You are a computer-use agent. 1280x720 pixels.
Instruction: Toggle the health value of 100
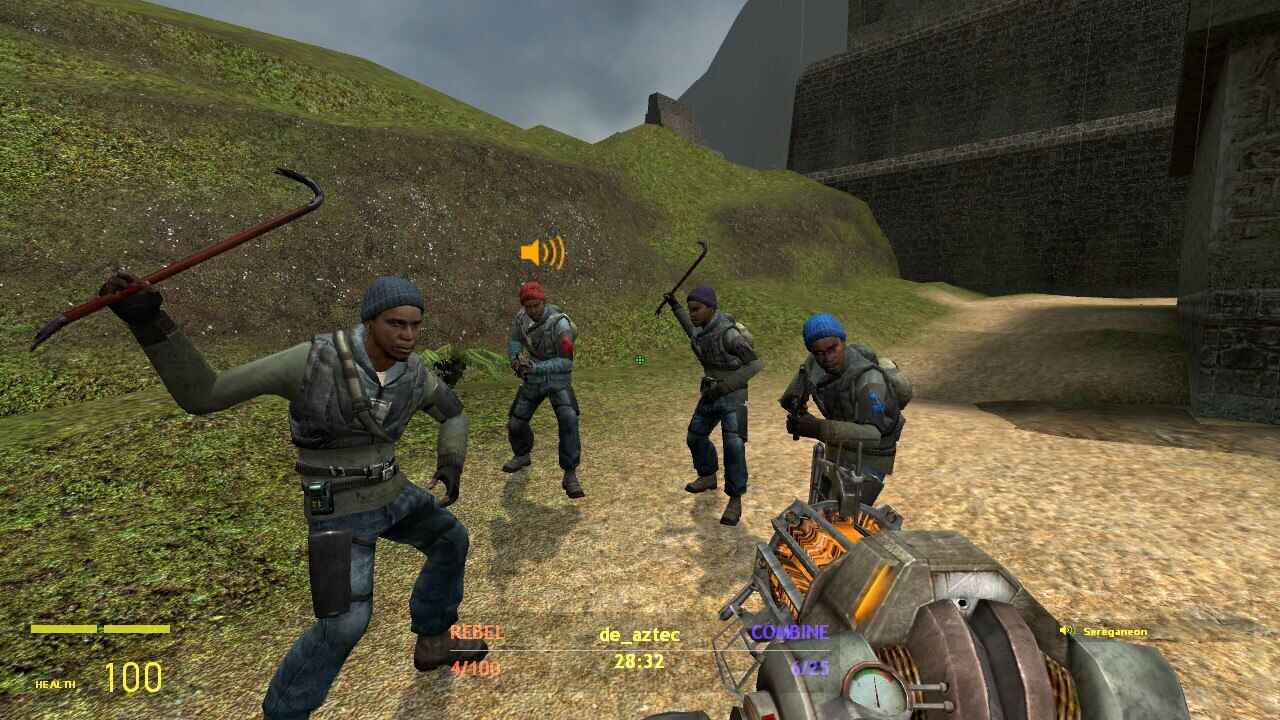pyautogui.click(x=135, y=678)
